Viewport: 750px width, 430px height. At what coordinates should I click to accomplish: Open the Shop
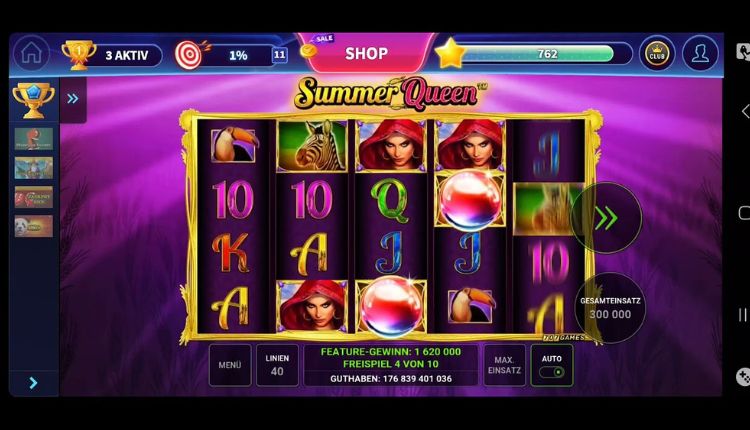[x=366, y=54]
